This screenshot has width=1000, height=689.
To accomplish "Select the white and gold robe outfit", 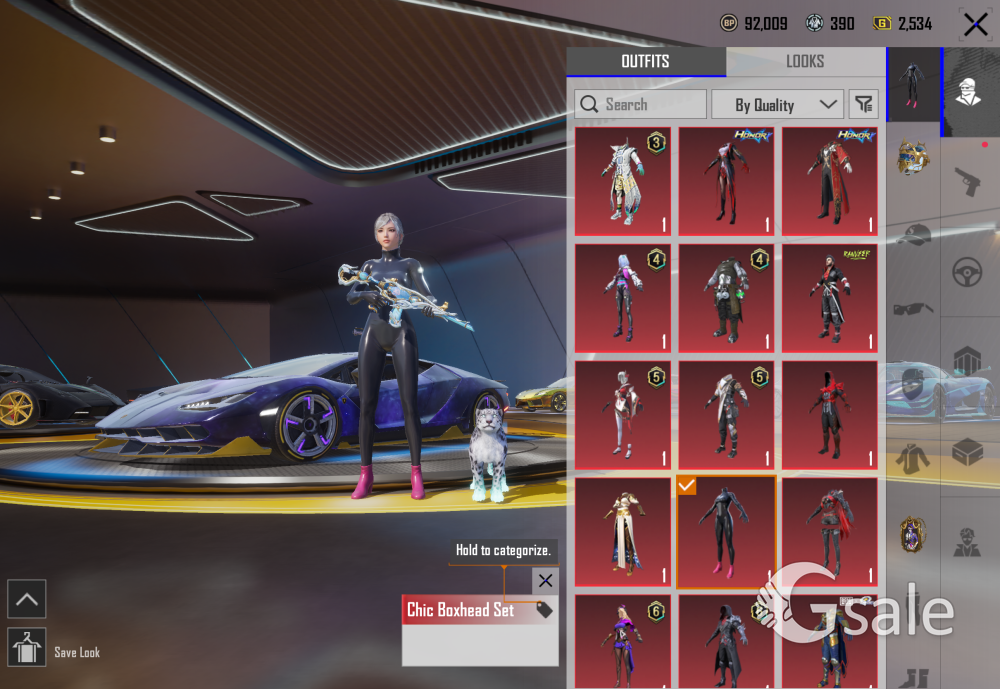I will [622, 533].
